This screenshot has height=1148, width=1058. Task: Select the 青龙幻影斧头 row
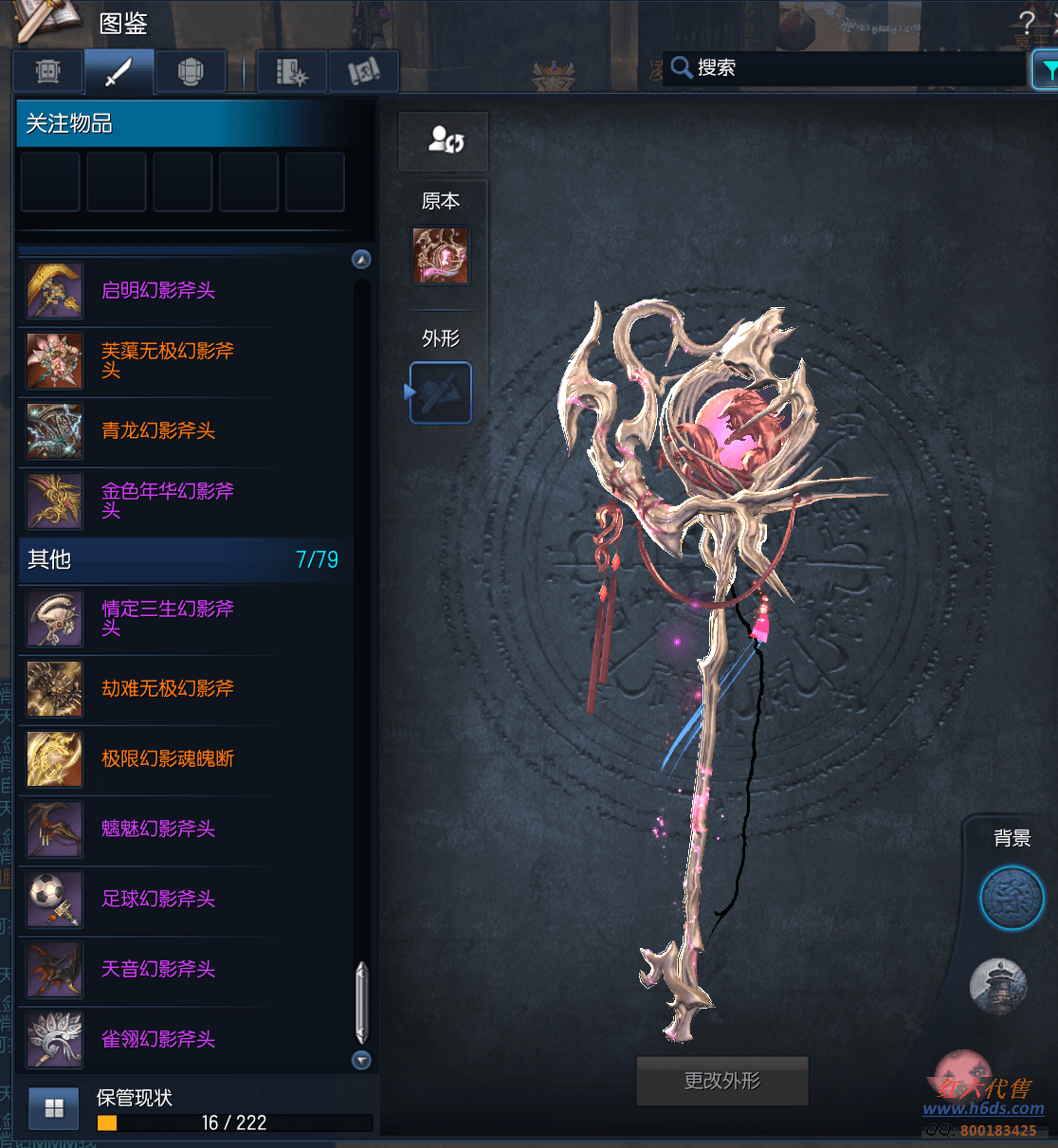coord(158,431)
